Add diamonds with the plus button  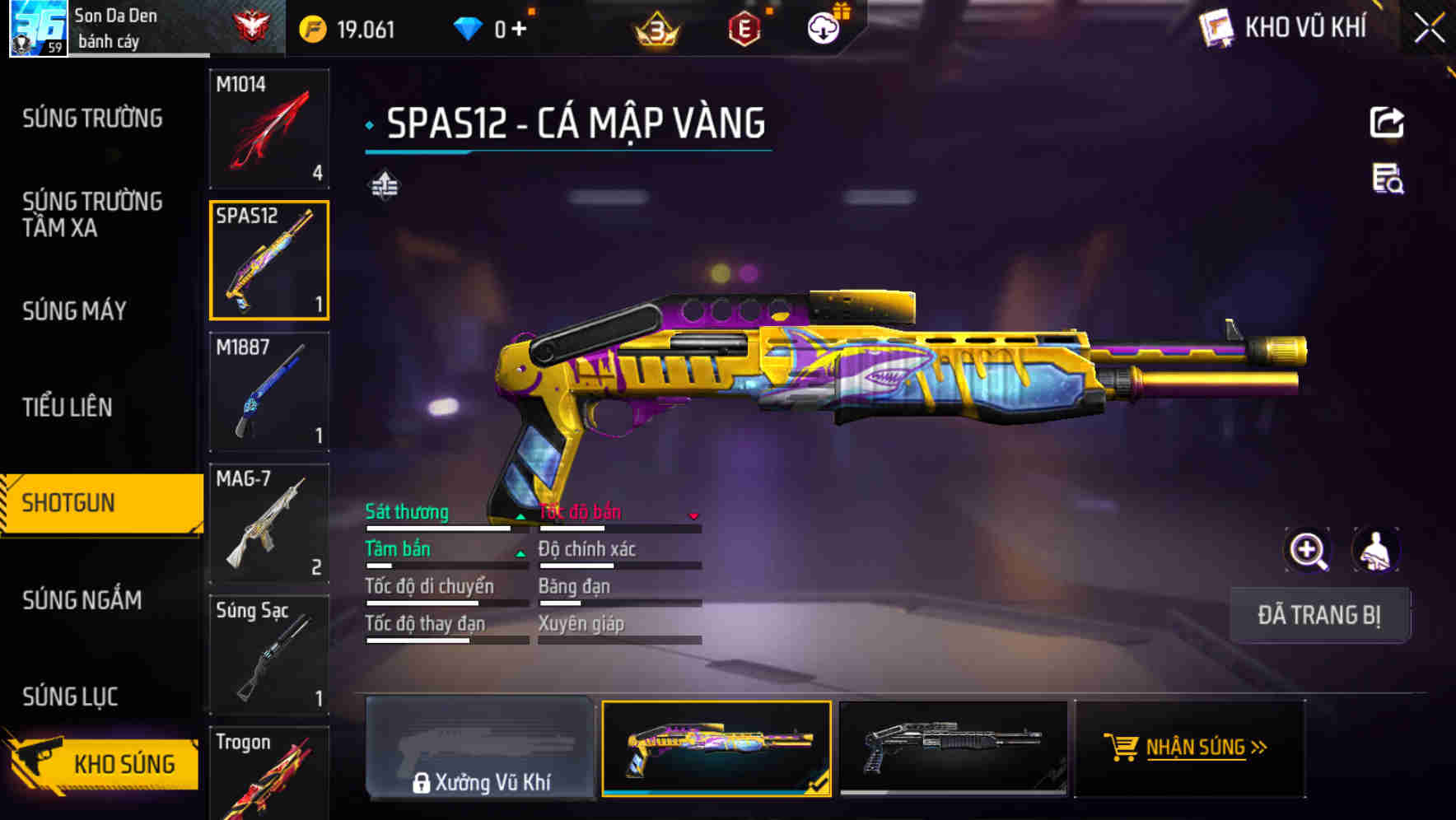(519, 30)
